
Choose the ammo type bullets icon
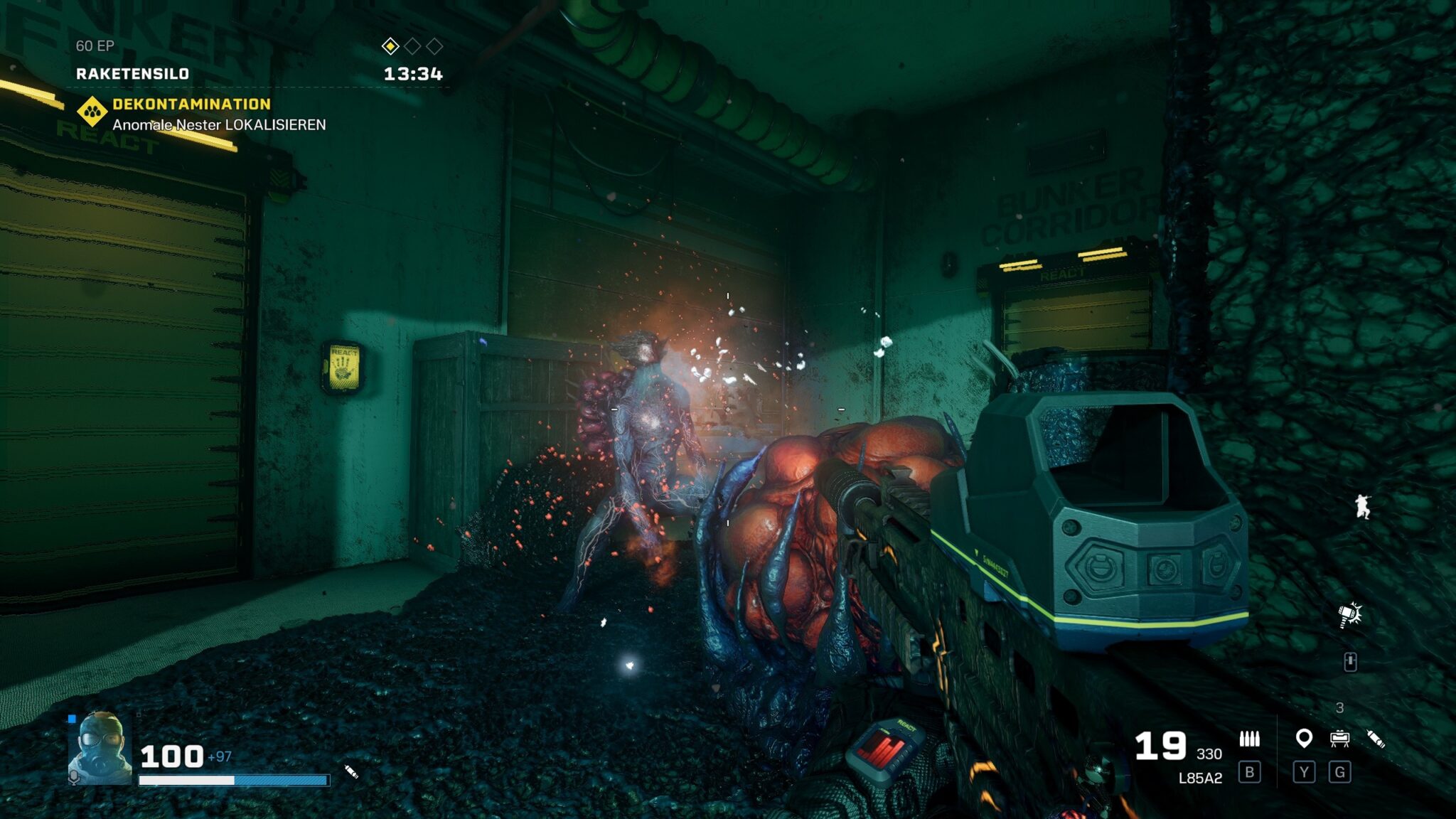click(1249, 739)
